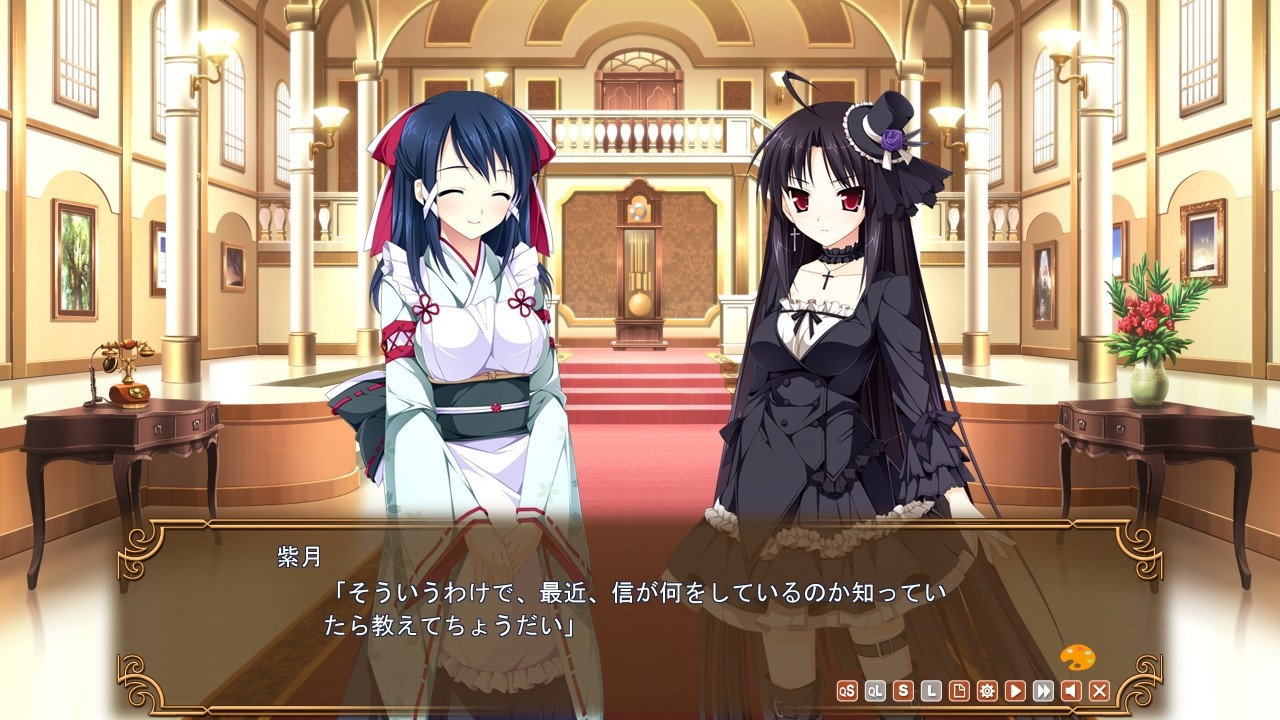Open the save menu with S button
The height and width of the screenshot is (720, 1280).
[x=903, y=690]
